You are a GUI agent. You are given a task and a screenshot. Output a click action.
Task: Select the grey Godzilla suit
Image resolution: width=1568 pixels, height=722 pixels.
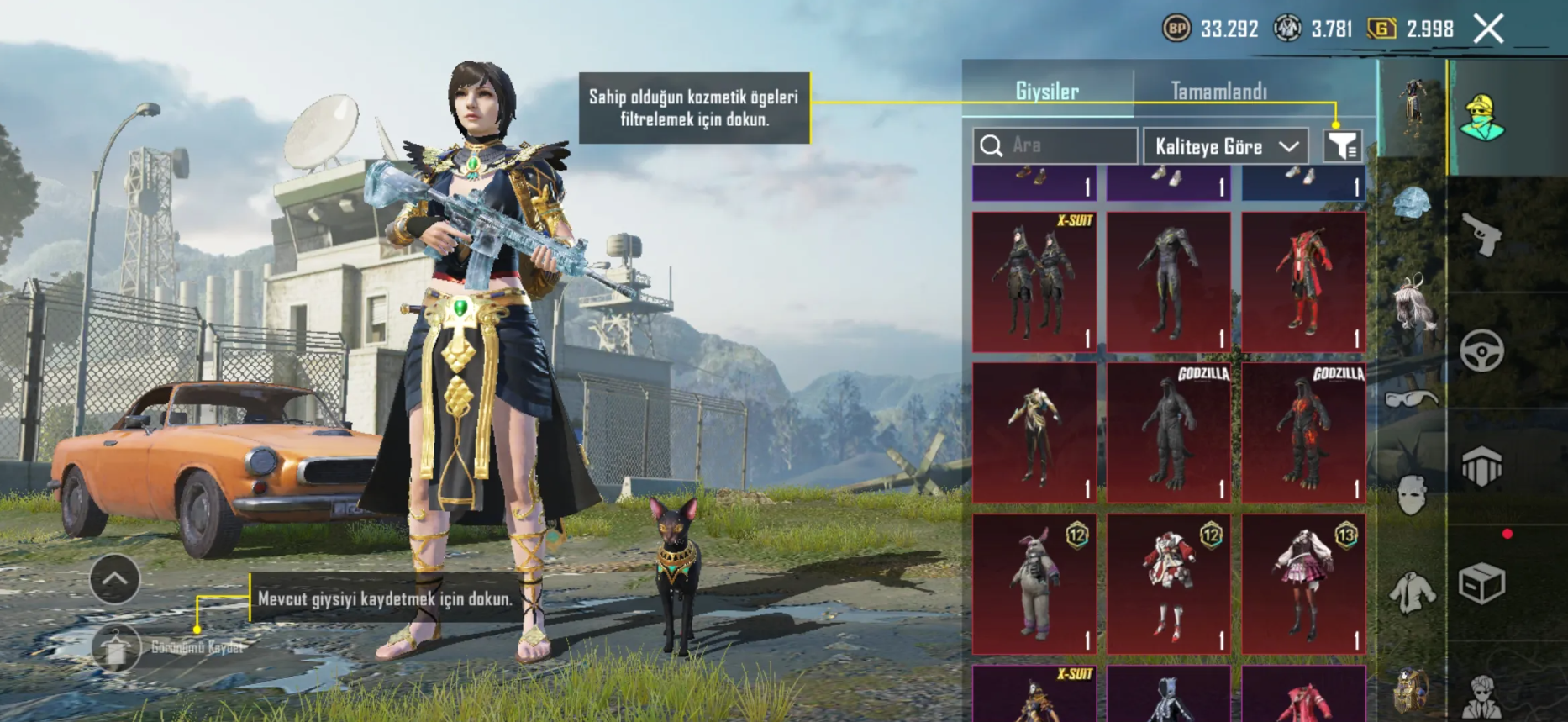pyautogui.click(x=1169, y=433)
